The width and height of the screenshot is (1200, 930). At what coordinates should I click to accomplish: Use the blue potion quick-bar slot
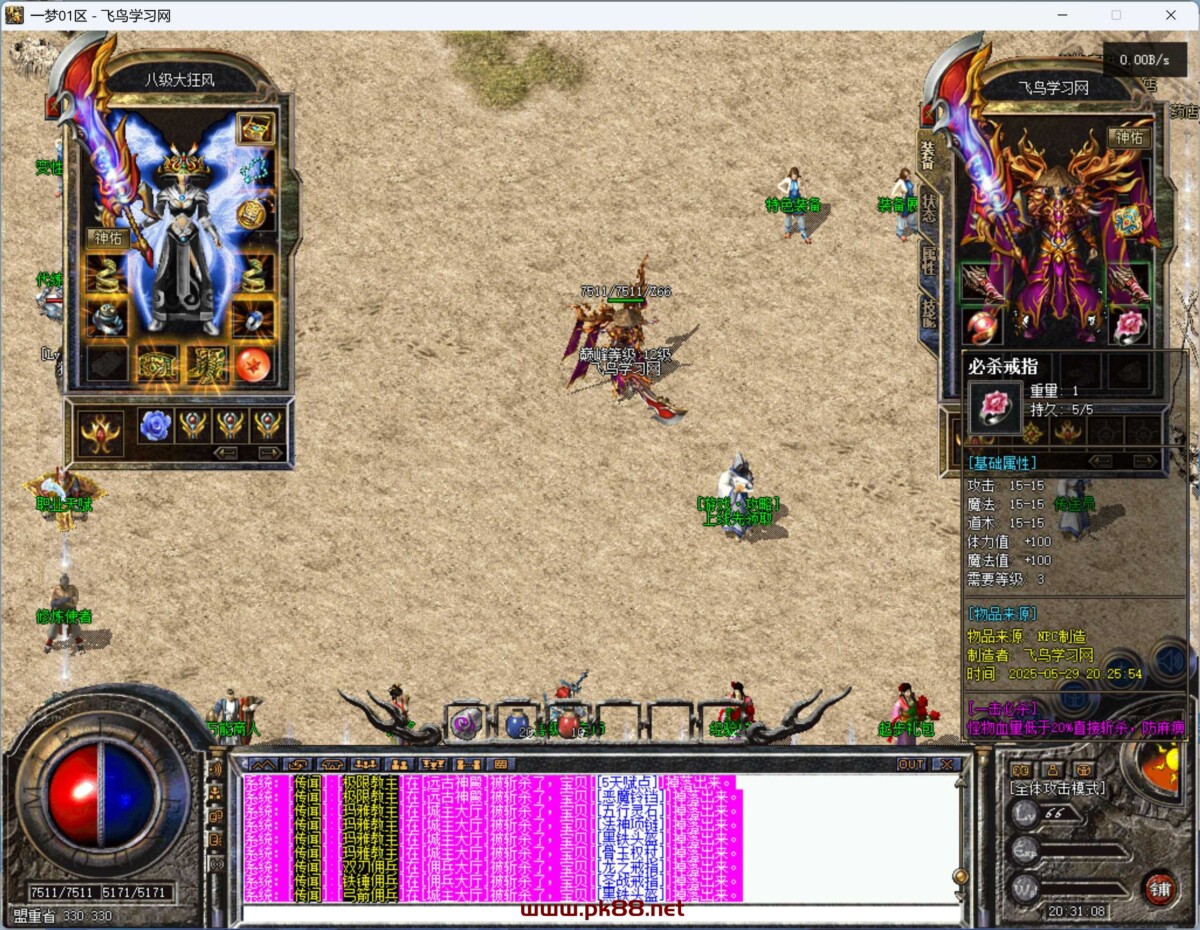click(517, 723)
